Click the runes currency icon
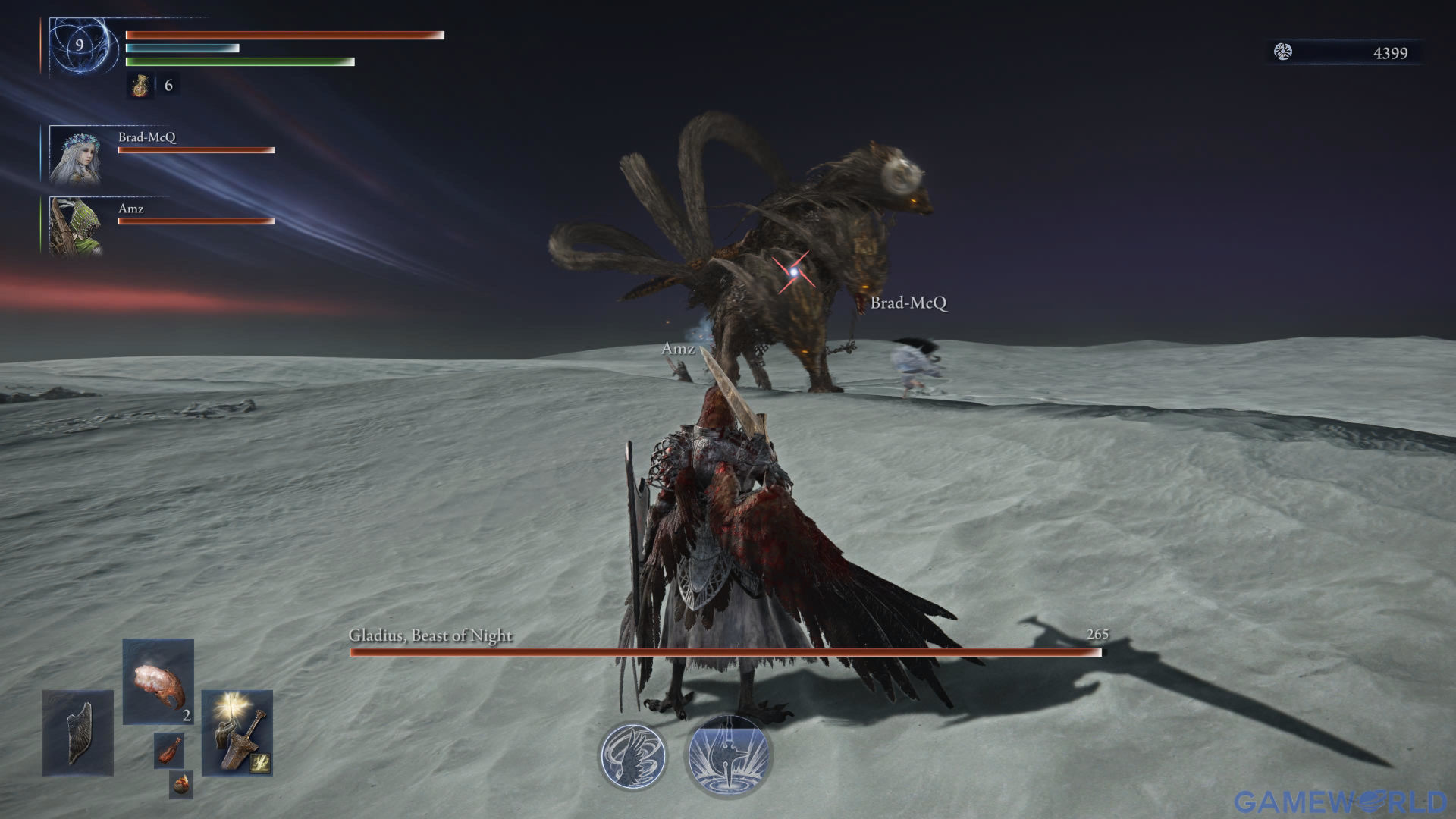 (1282, 52)
